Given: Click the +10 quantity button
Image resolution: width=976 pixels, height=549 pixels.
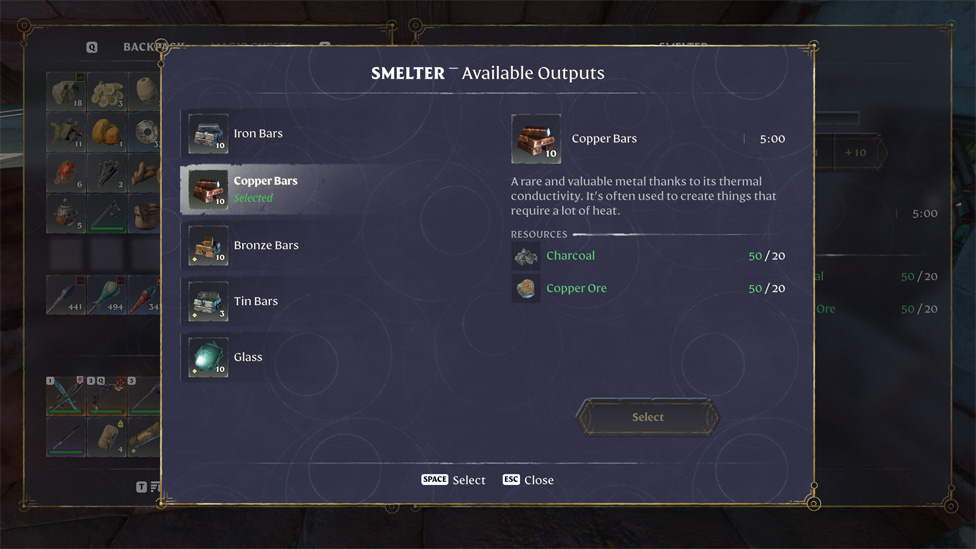Looking at the screenshot, I should click(x=855, y=153).
